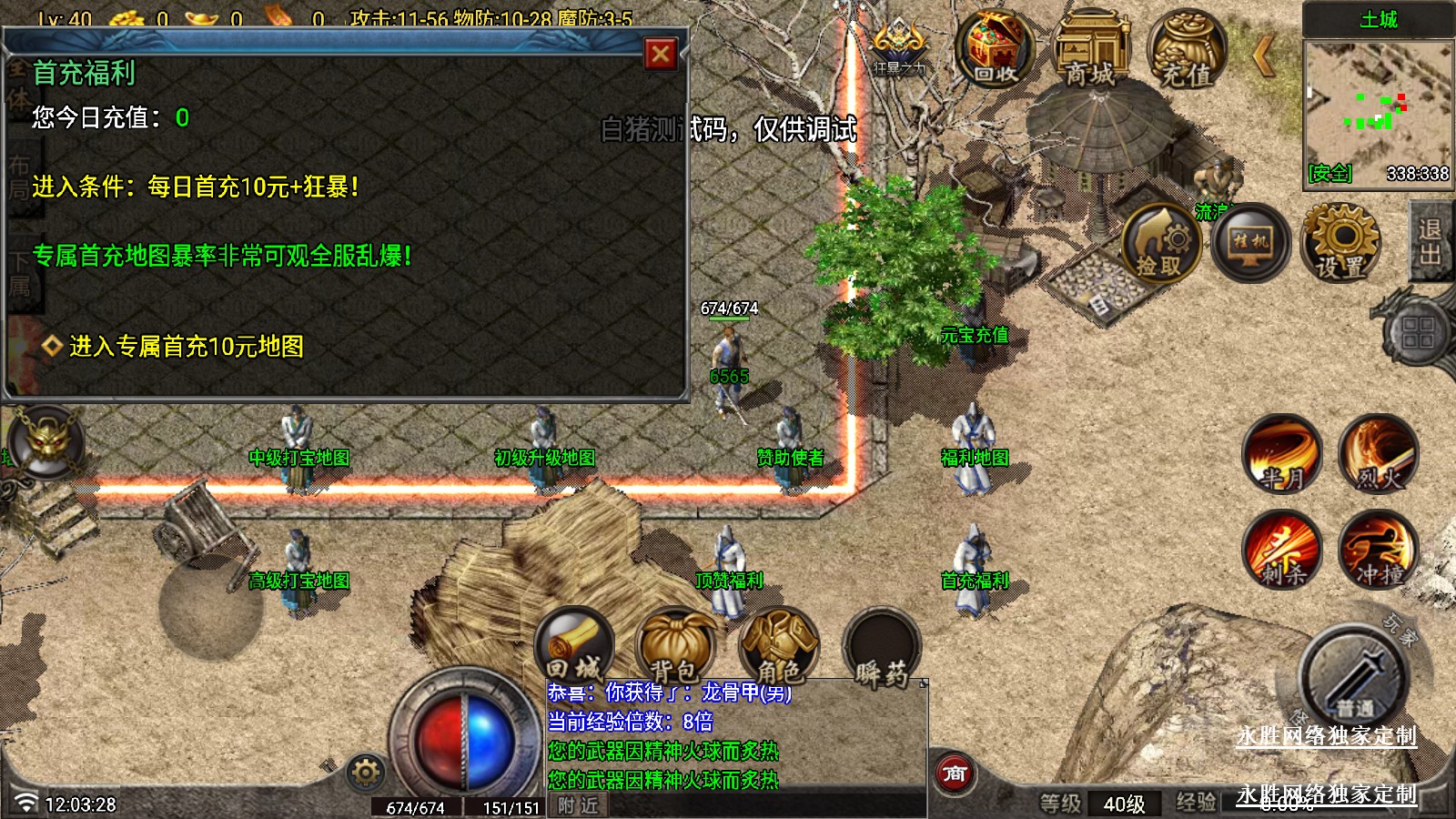
Task: Open the 商城 shop
Action: pyautogui.click(x=1090, y=52)
